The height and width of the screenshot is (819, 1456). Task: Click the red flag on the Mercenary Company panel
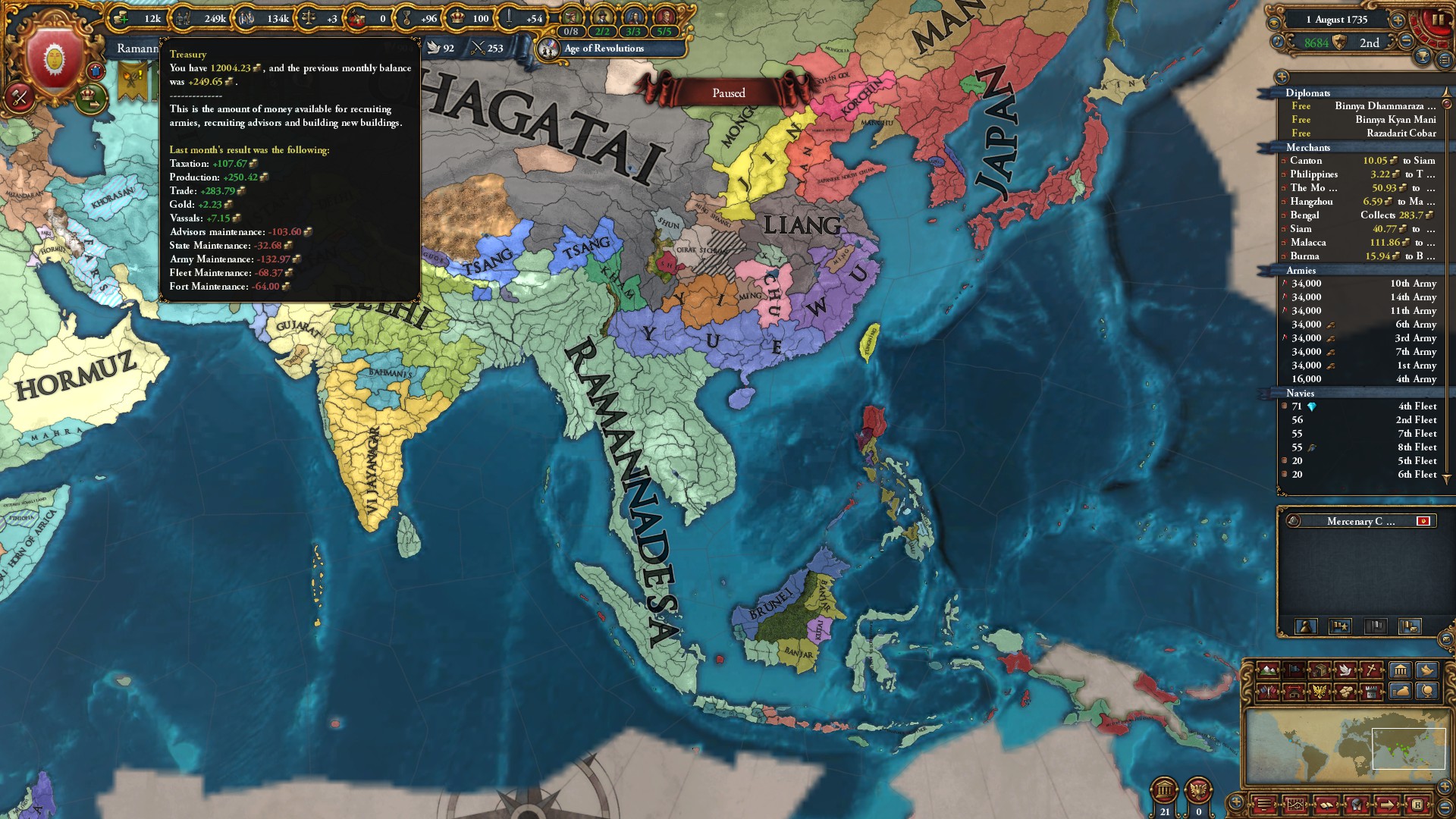pos(1423,521)
